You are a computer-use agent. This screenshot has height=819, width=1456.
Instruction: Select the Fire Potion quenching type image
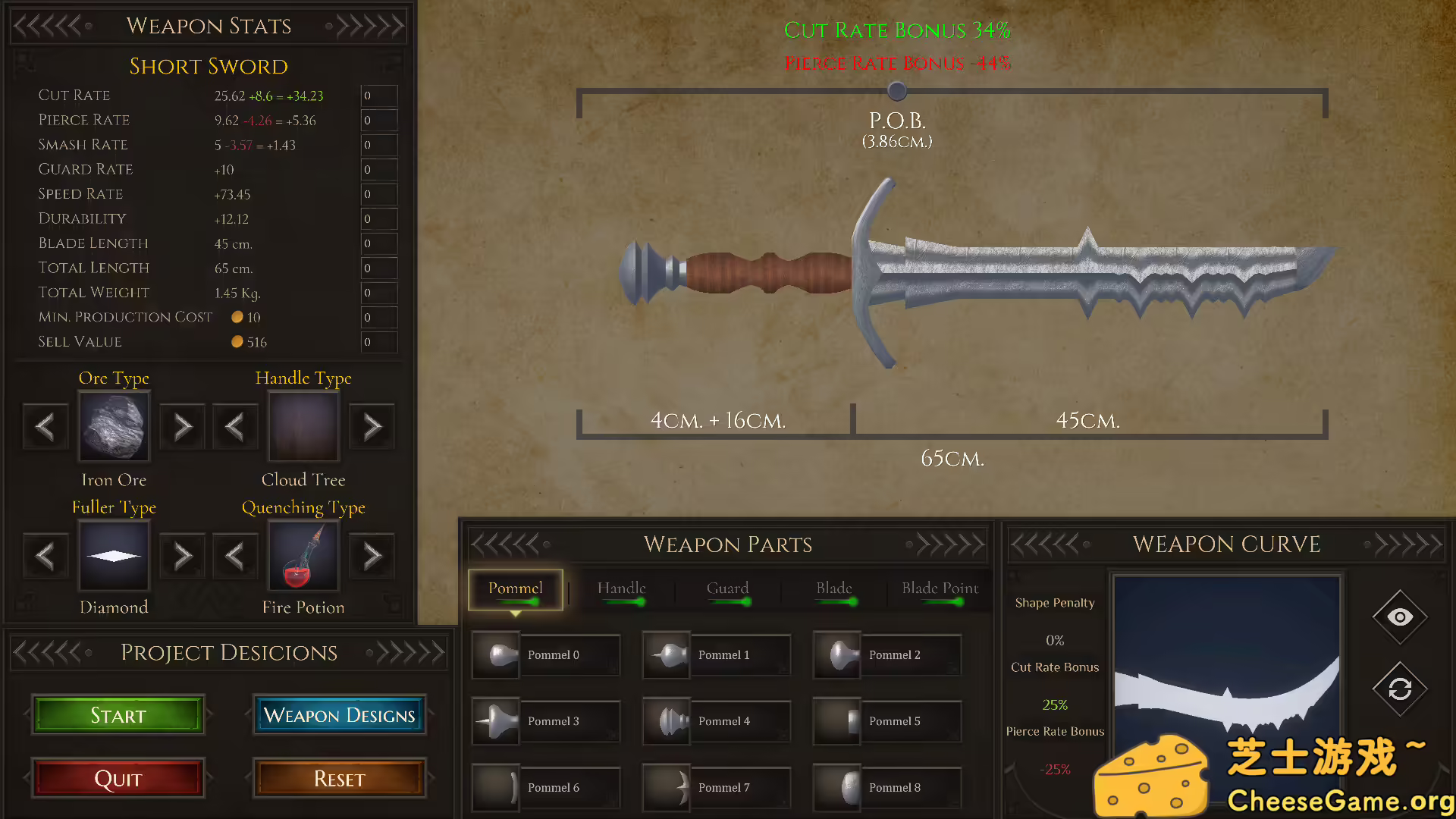click(303, 556)
